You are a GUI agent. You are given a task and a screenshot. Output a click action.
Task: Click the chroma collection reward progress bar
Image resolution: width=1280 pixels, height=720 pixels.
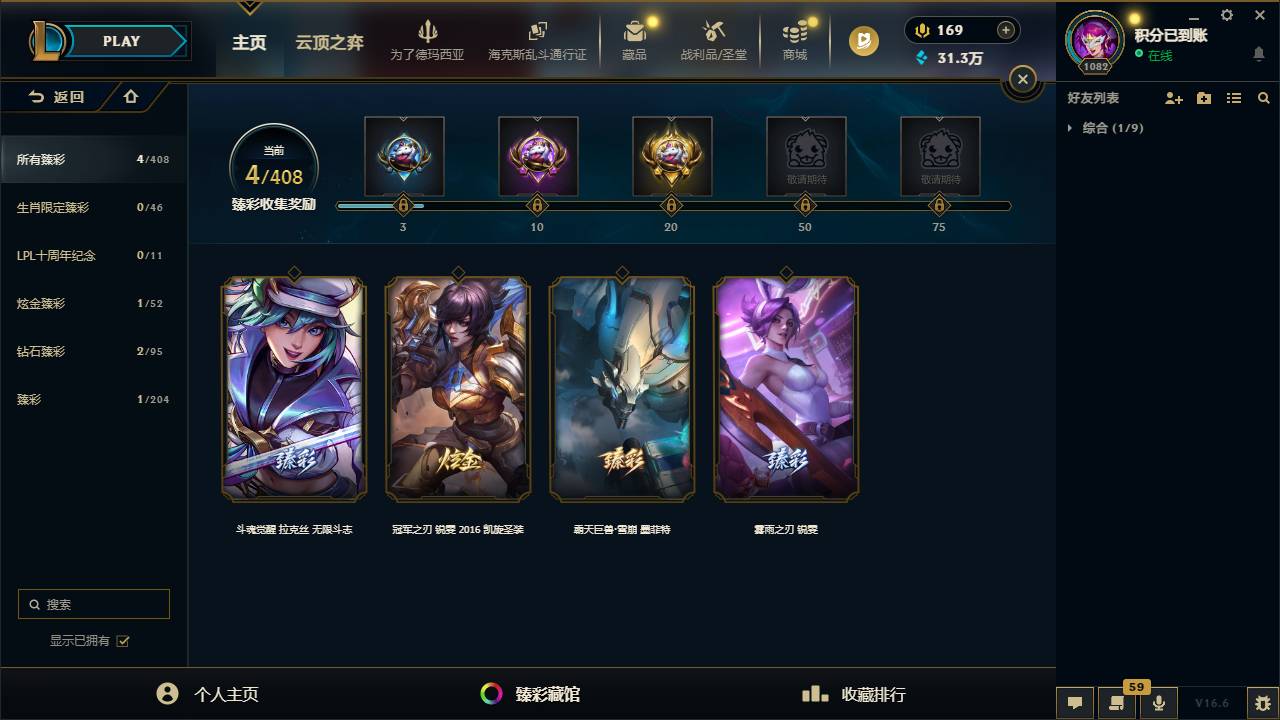[671, 204]
